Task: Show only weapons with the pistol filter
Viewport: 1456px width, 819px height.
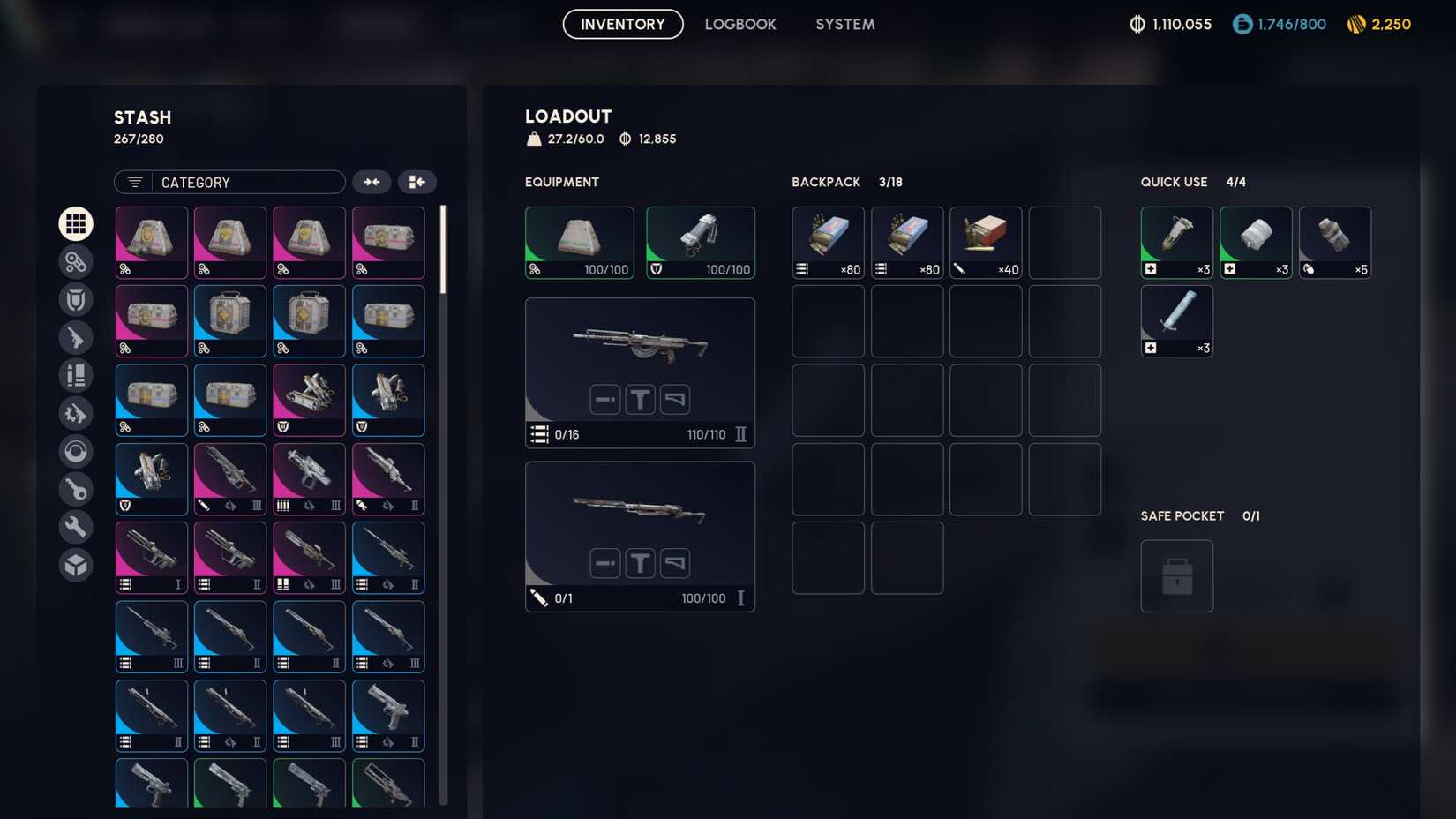Action: tap(76, 338)
